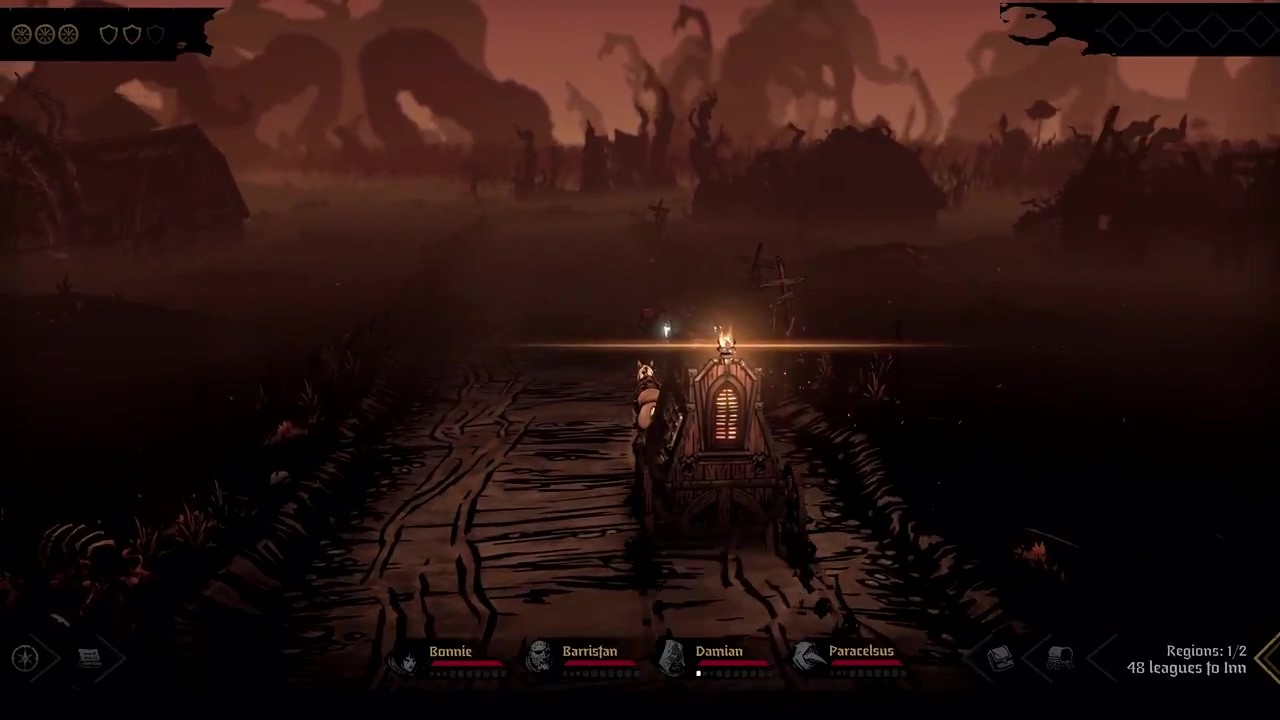Open the stagecoach wagon icon
Viewport: 1280px width, 720px height.
[1060, 658]
